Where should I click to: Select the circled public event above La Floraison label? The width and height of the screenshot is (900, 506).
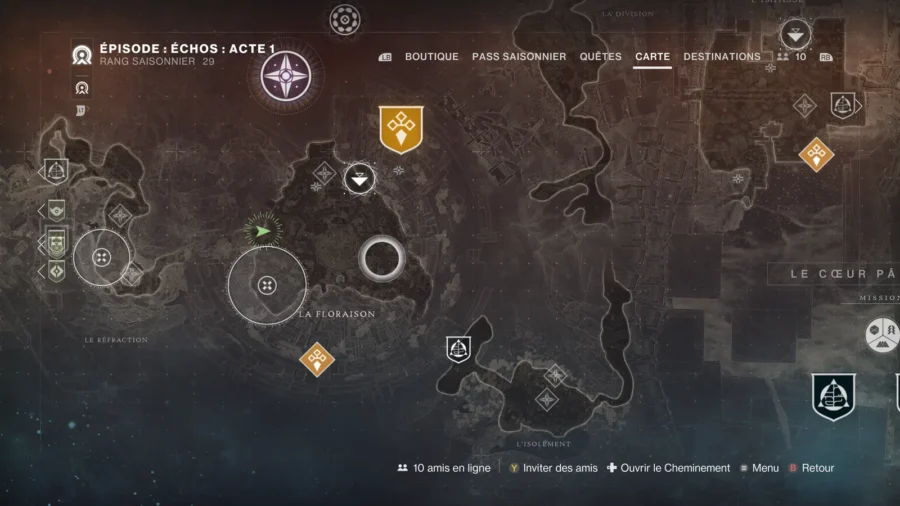coord(267,286)
